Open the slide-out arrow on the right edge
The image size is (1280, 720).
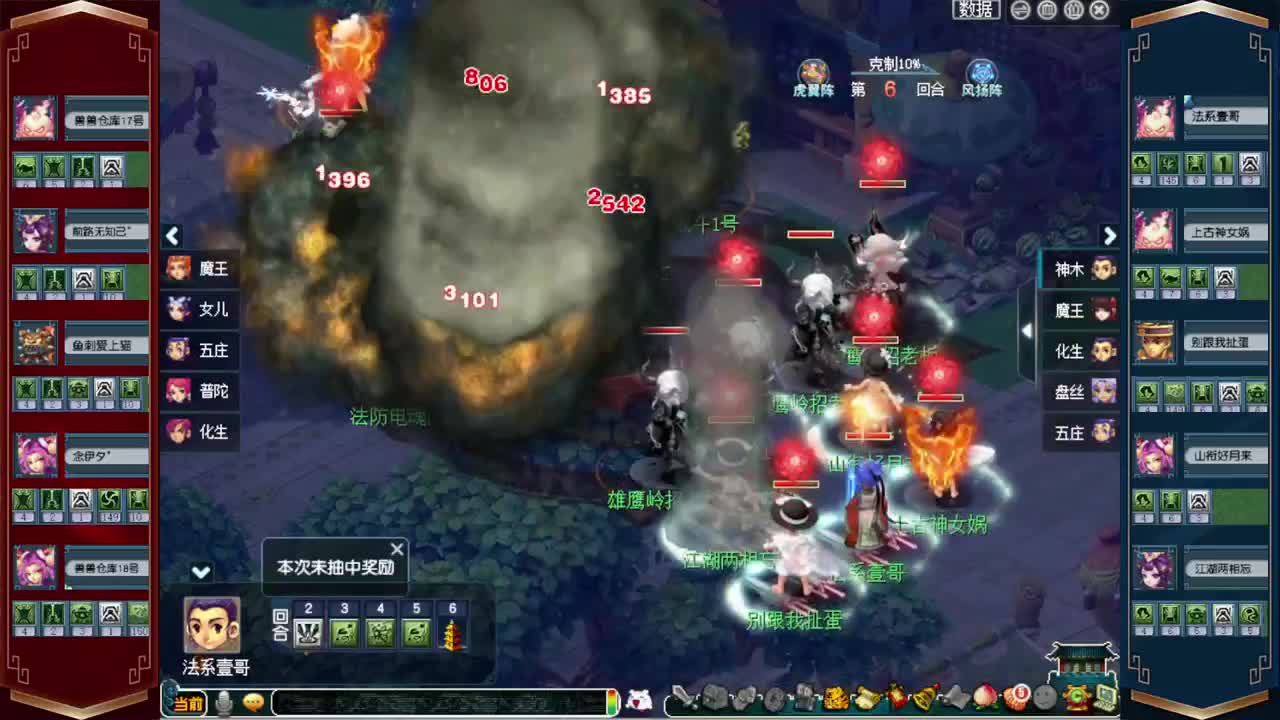(1026, 328)
